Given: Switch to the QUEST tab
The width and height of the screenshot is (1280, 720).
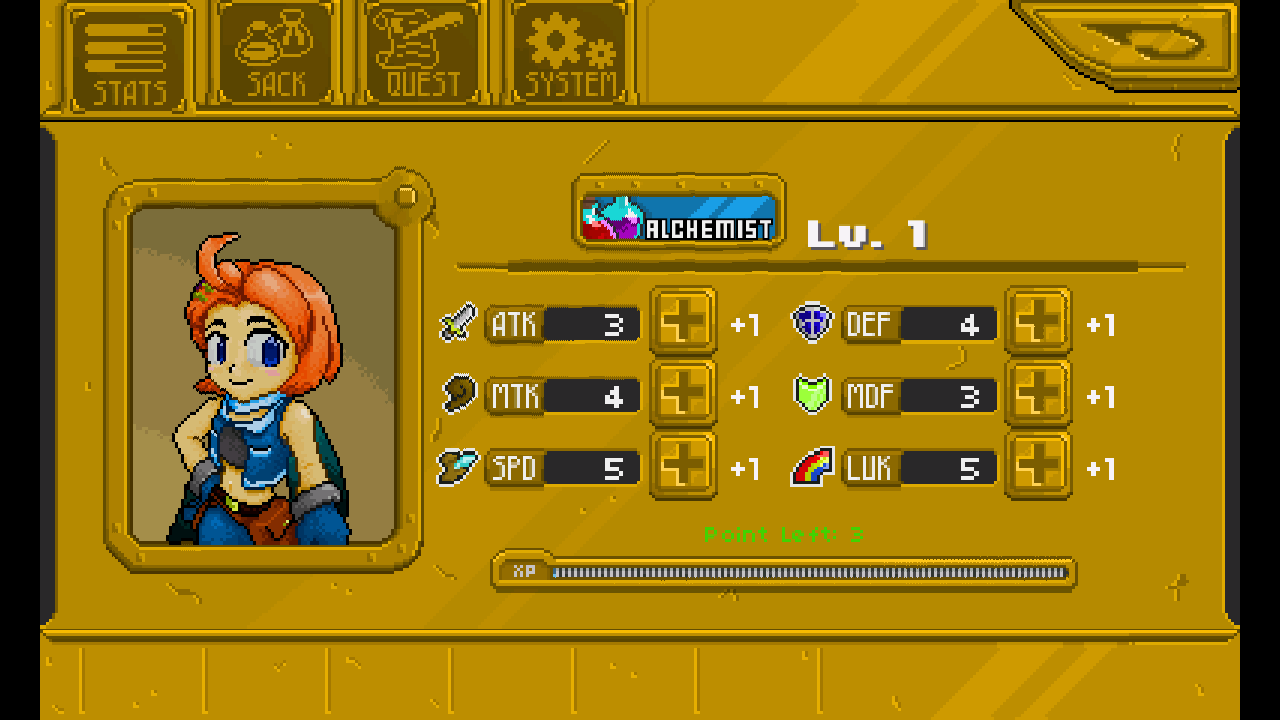Looking at the screenshot, I should (x=420, y=50).
